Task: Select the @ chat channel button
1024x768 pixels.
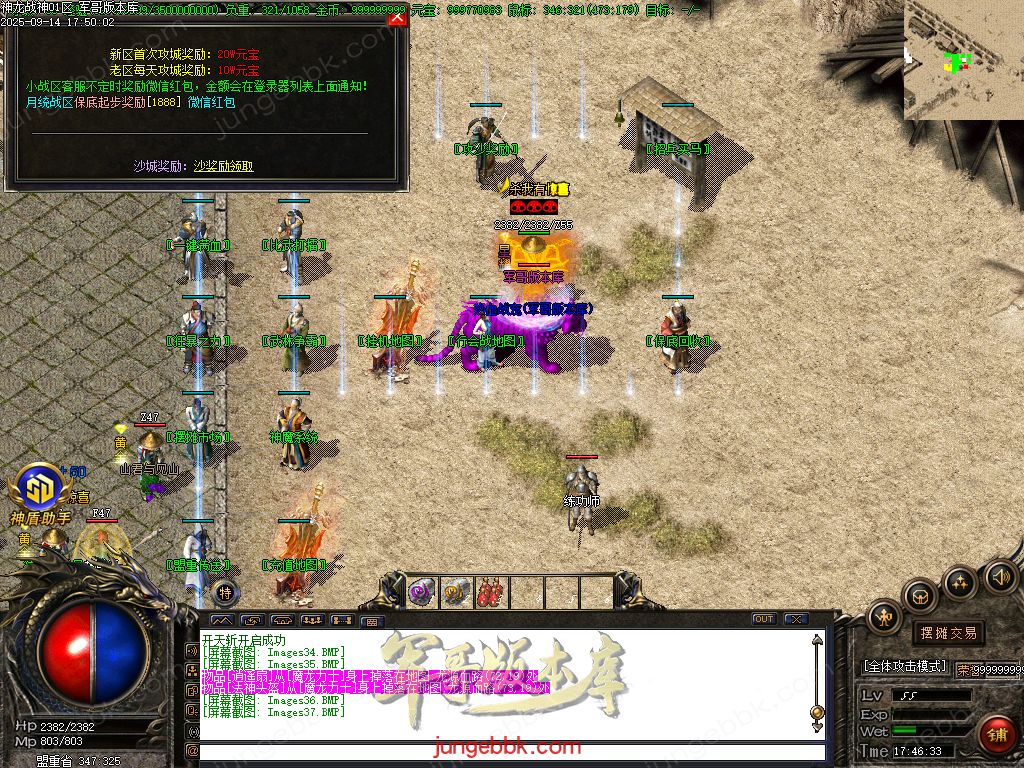Action: [191, 749]
